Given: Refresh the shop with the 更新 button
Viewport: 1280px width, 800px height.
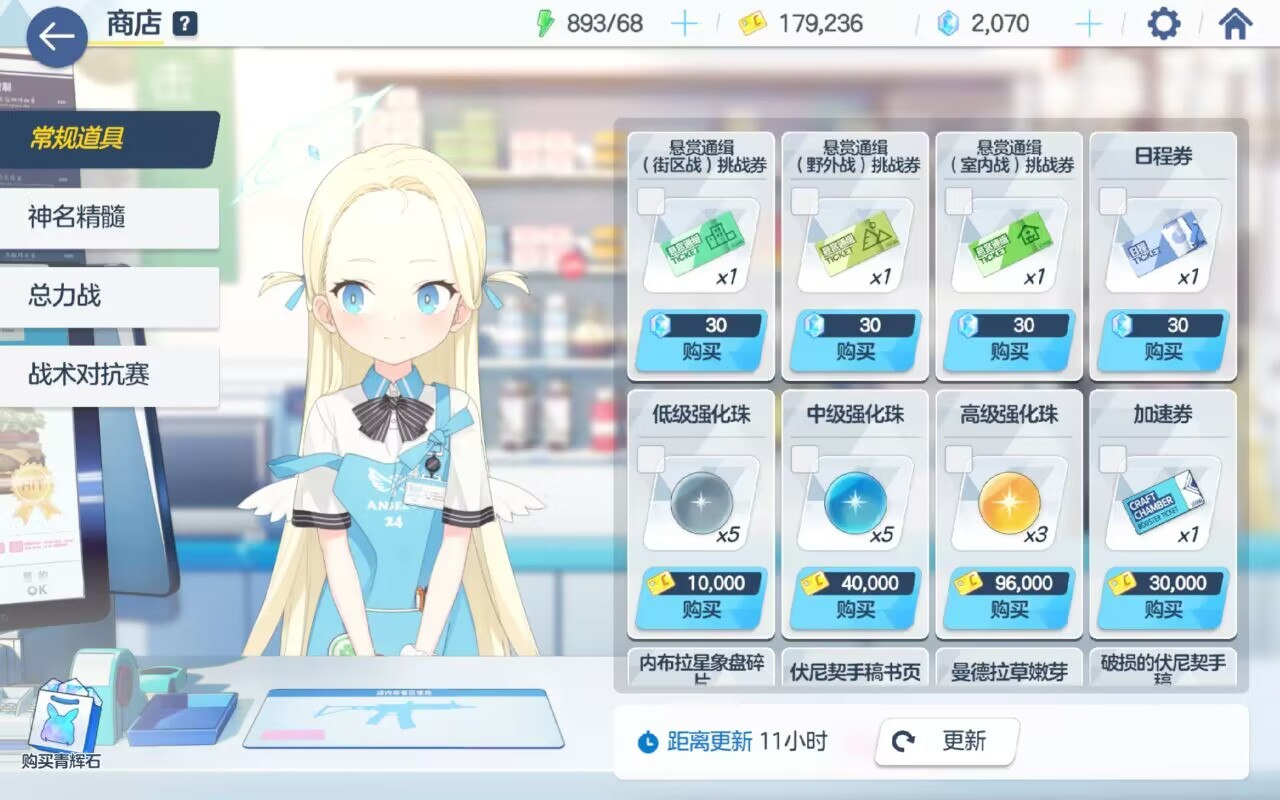Looking at the screenshot, I should coord(946,741).
